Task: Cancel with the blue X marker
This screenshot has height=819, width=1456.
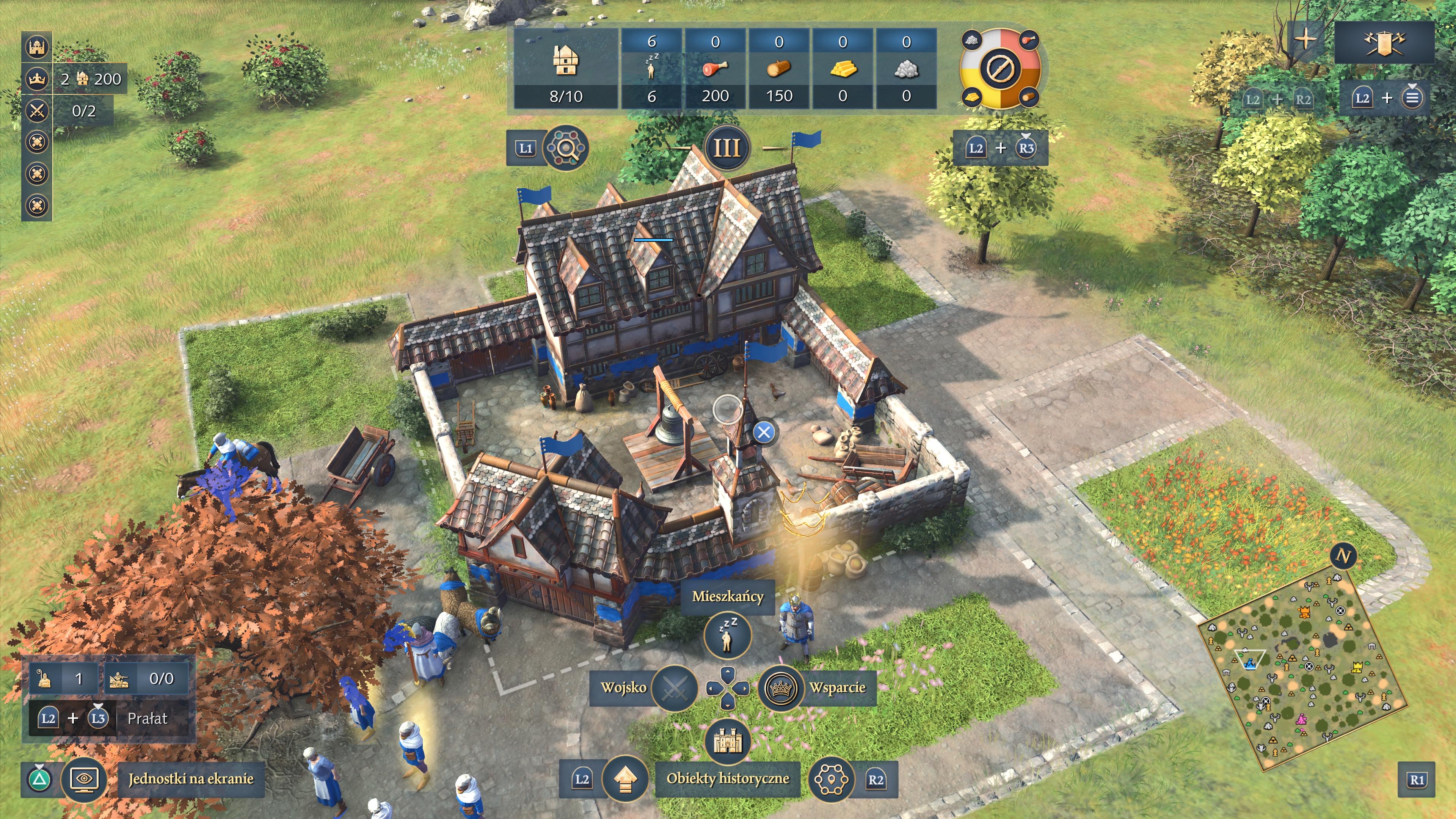Action: pos(764,432)
